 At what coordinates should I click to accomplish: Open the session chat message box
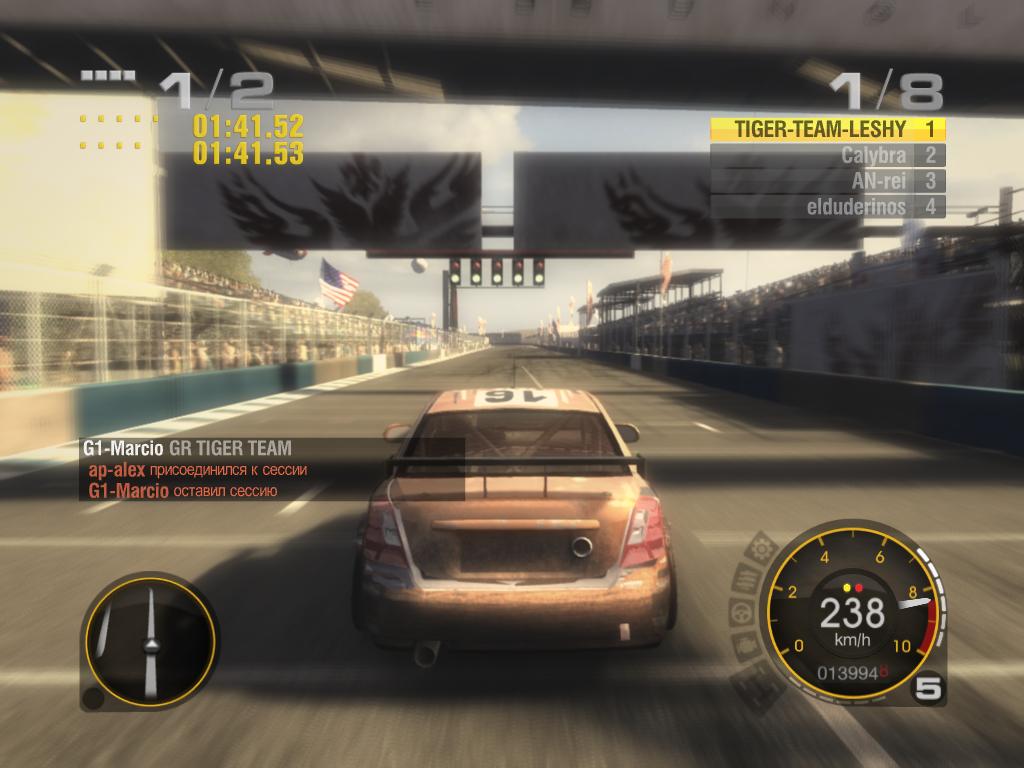tap(272, 469)
